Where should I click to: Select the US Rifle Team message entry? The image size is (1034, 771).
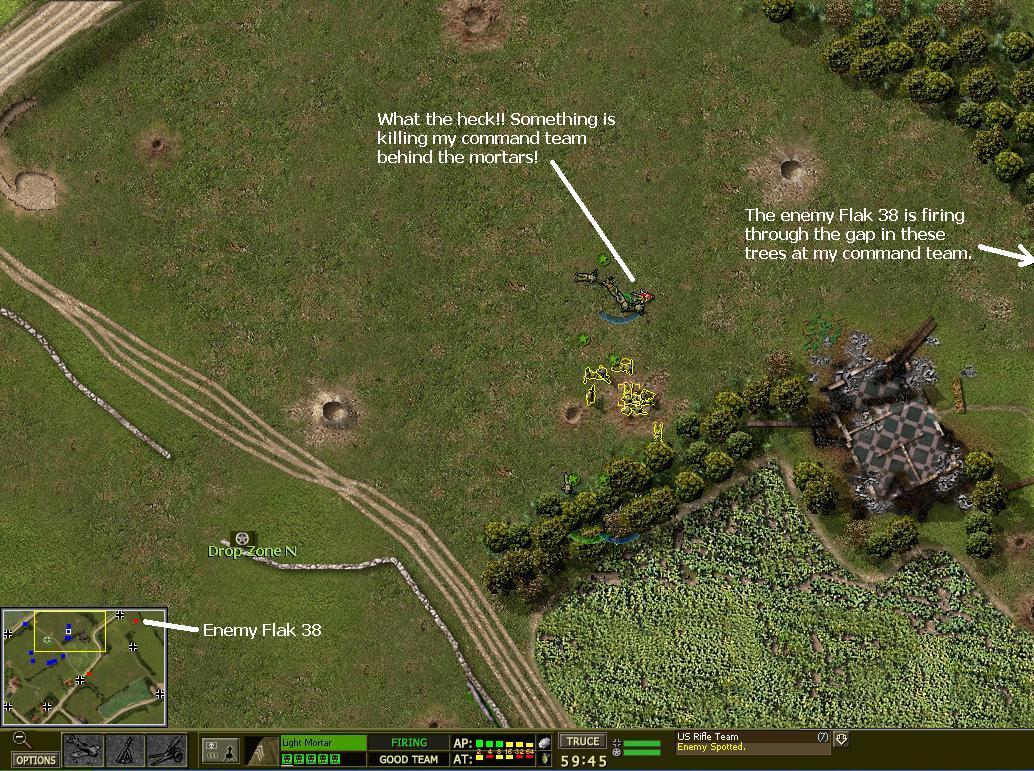(x=750, y=742)
